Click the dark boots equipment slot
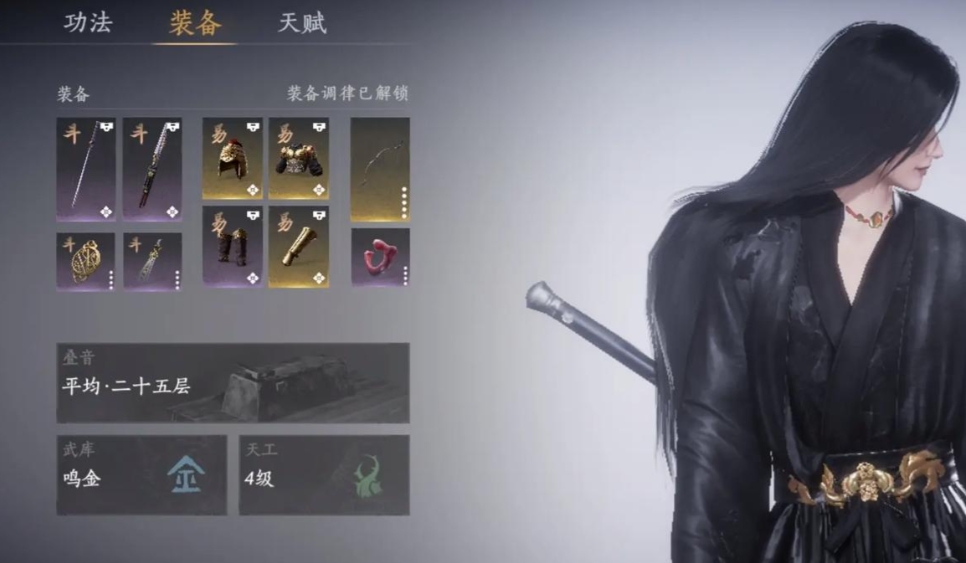Image resolution: width=966 pixels, height=563 pixels. click(x=232, y=246)
